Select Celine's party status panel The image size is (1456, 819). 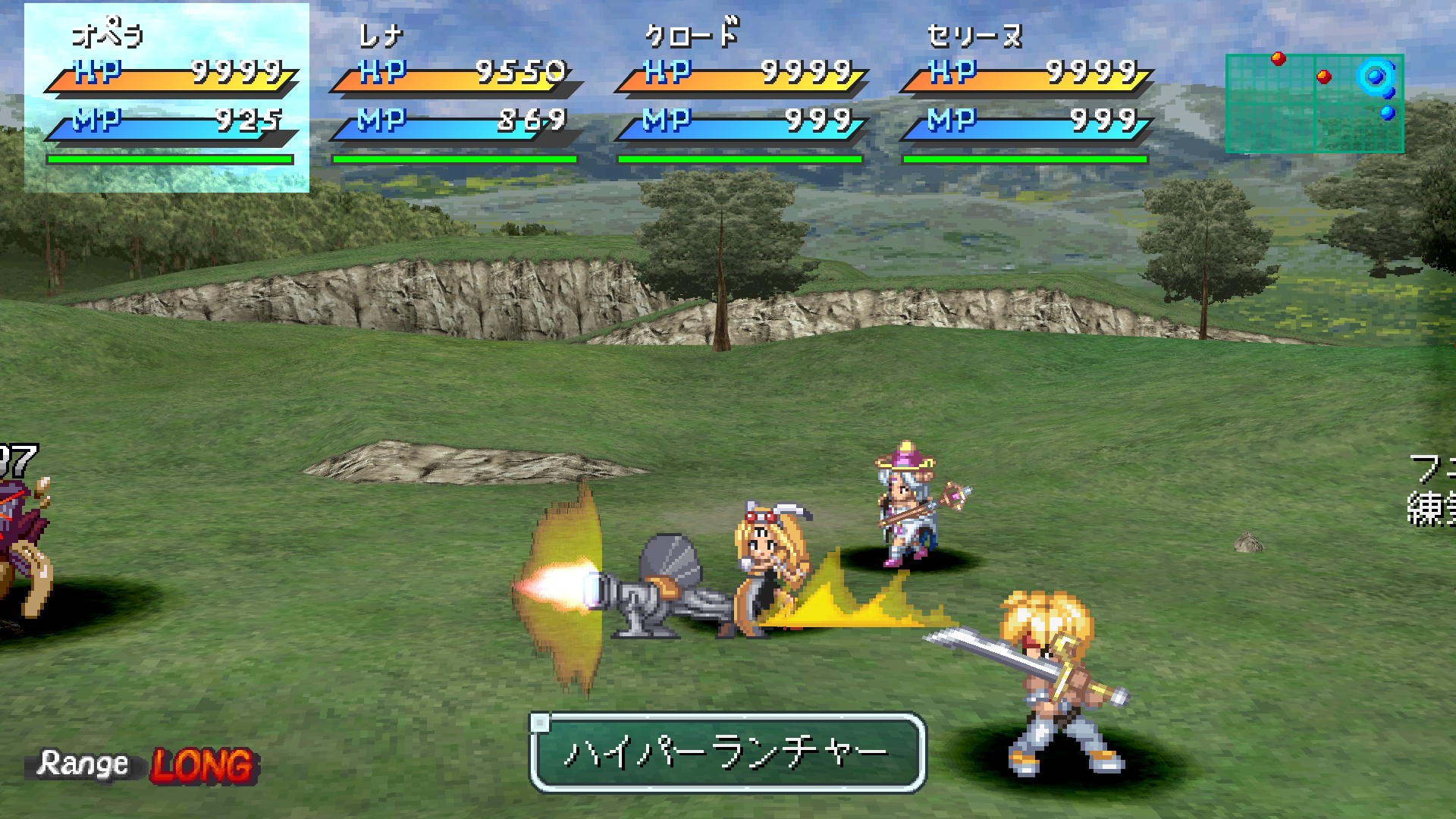(1025, 97)
